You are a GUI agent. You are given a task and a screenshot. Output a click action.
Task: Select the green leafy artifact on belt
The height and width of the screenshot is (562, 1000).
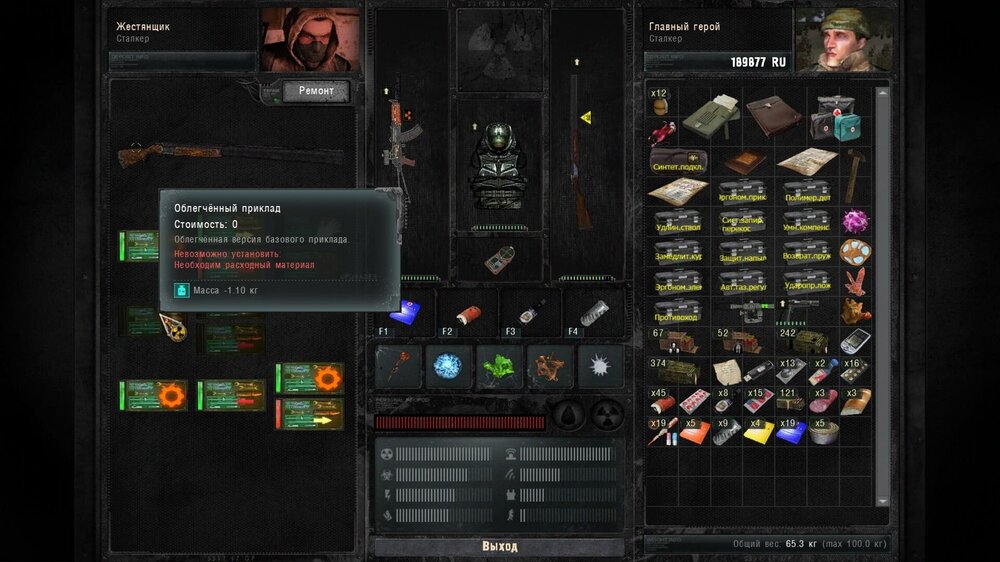coord(499,366)
